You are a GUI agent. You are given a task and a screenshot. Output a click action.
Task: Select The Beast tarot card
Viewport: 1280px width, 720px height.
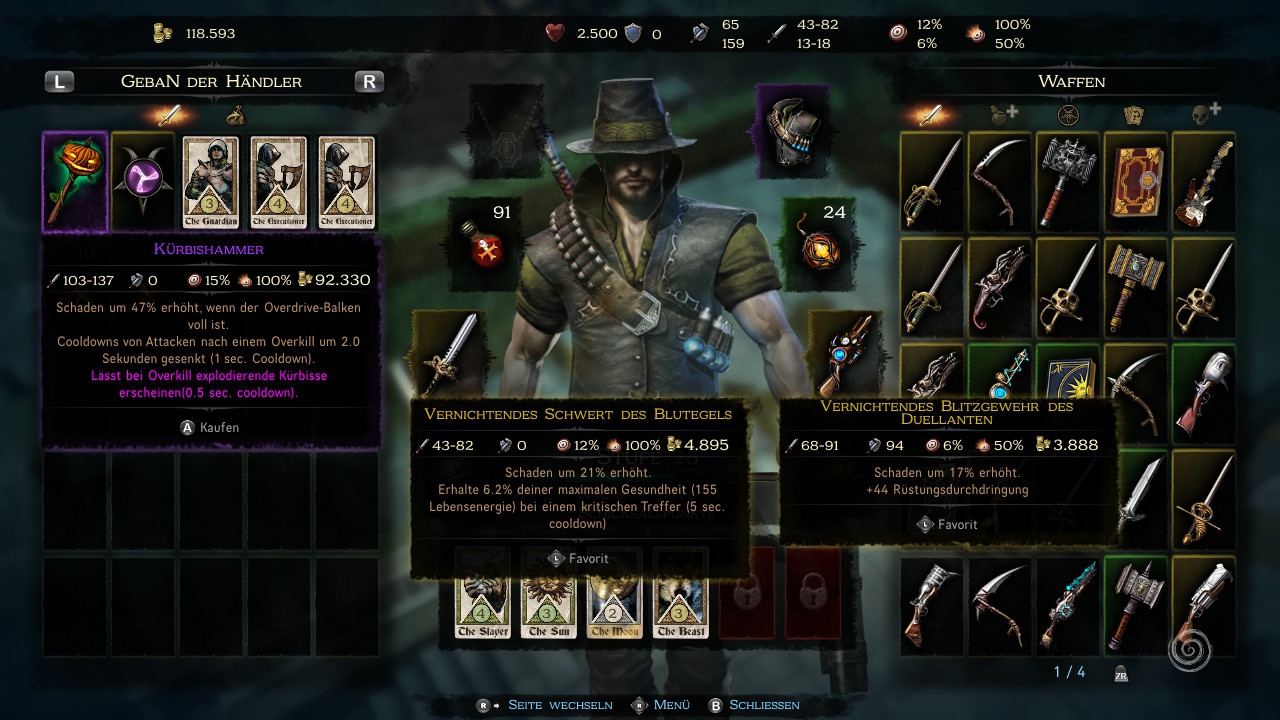point(680,594)
